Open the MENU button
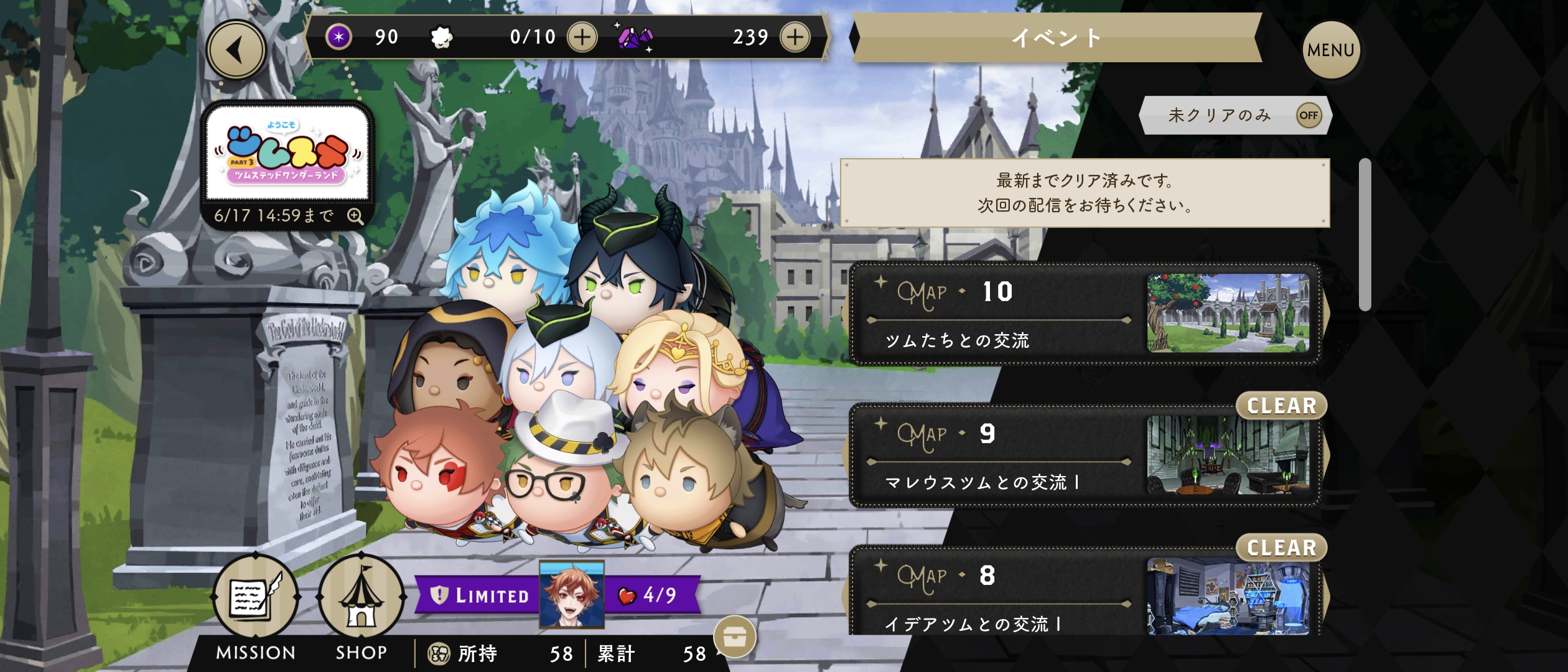The height and width of the screenshot is (672, 1568). (x=1330, y=50)
